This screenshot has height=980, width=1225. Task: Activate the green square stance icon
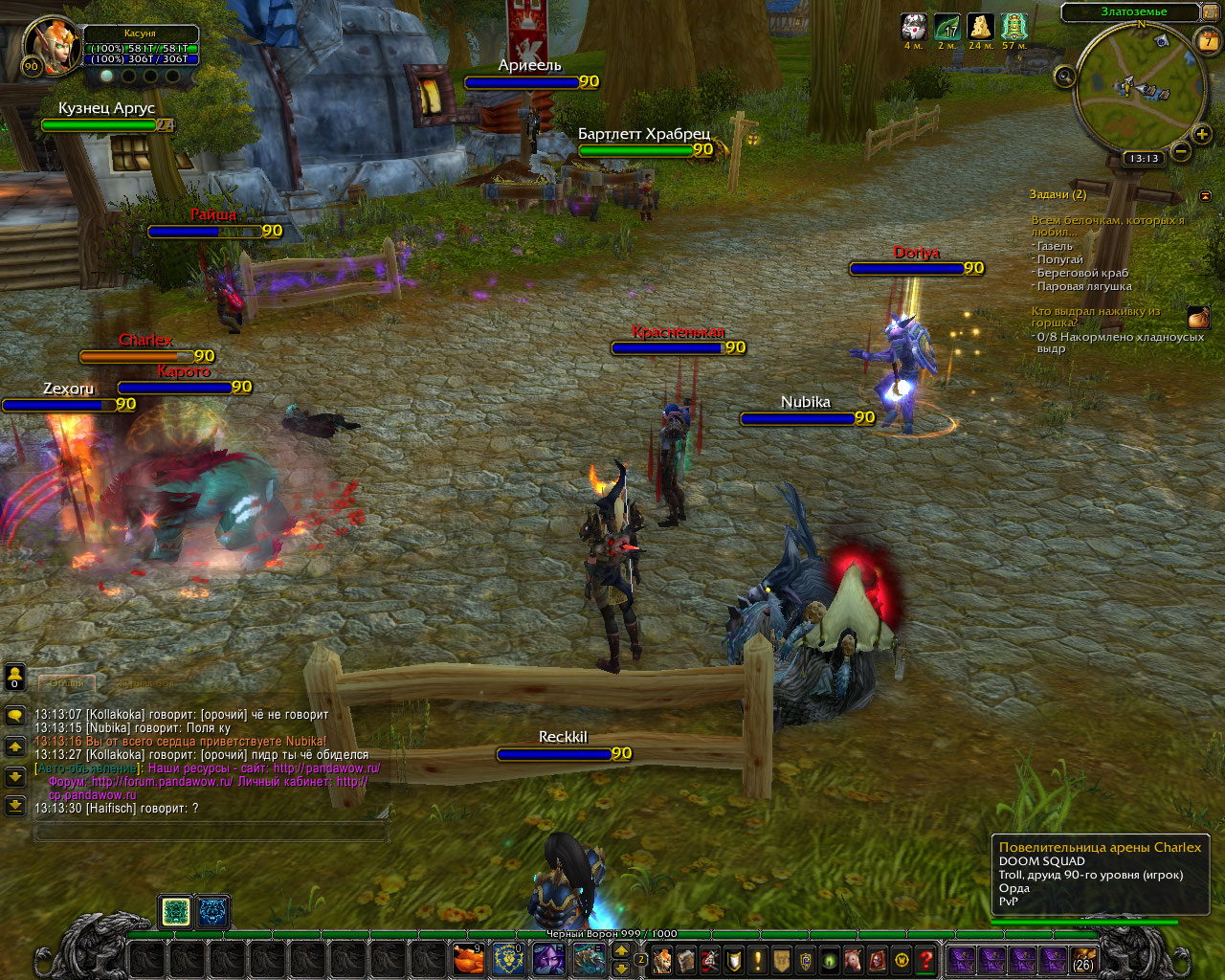tap(176, 912)
